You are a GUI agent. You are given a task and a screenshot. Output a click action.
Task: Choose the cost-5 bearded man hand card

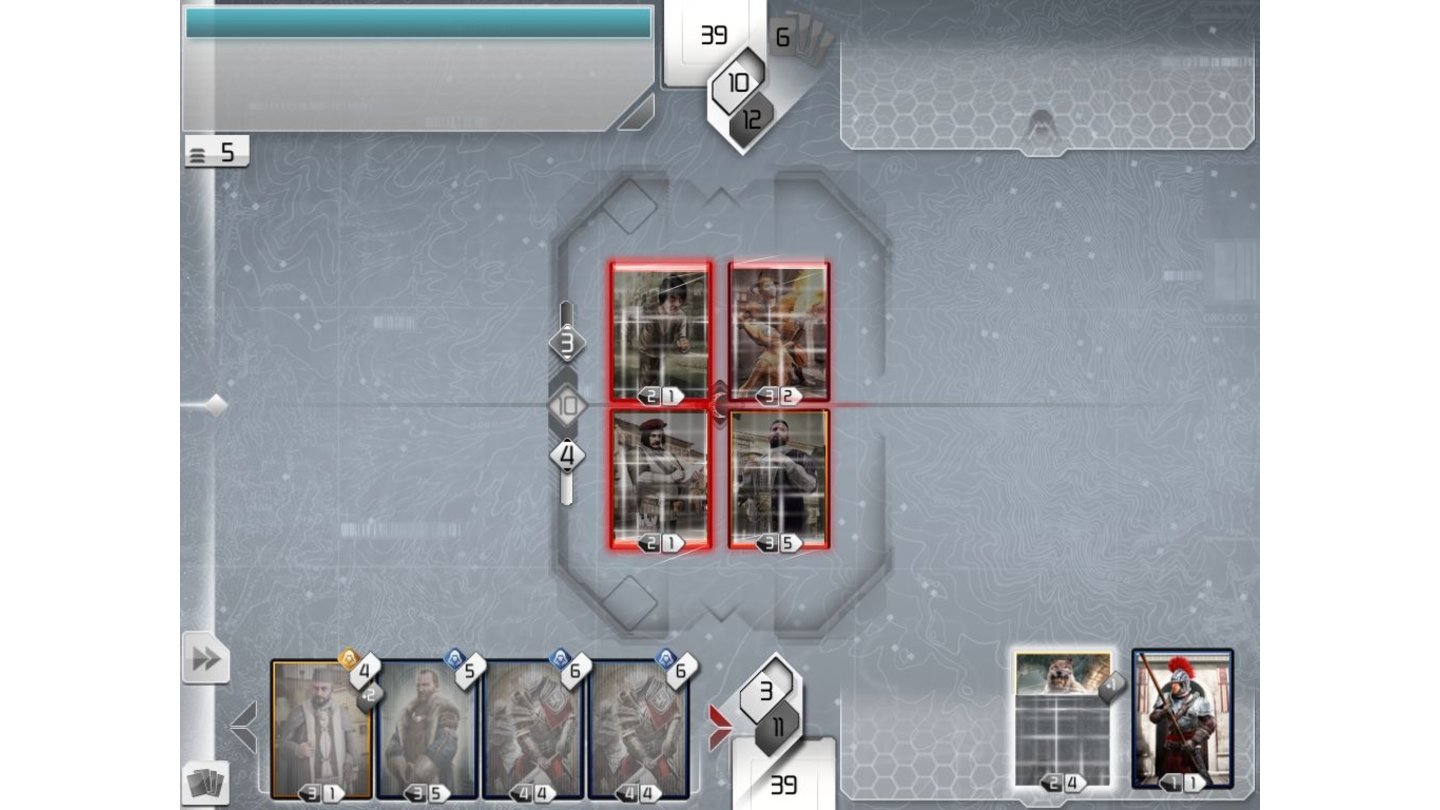[x=427, y=729]
